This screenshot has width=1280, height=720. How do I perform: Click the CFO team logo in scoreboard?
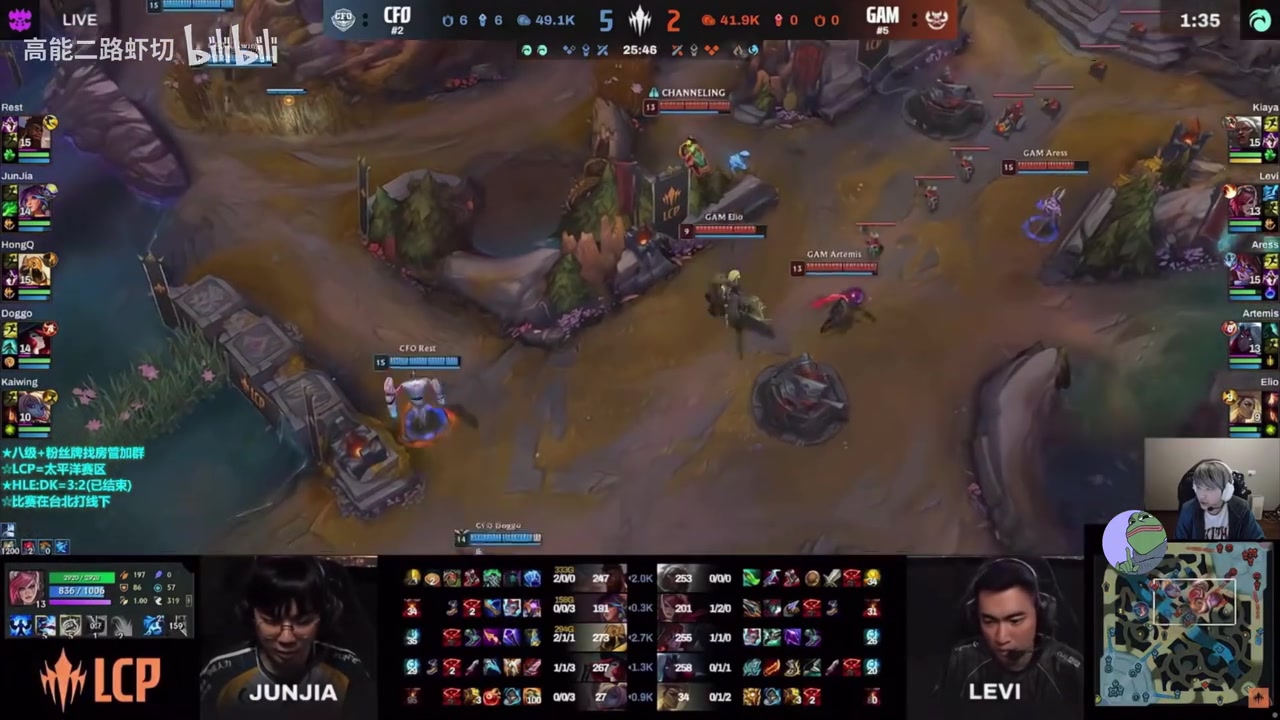coord(343,19)
